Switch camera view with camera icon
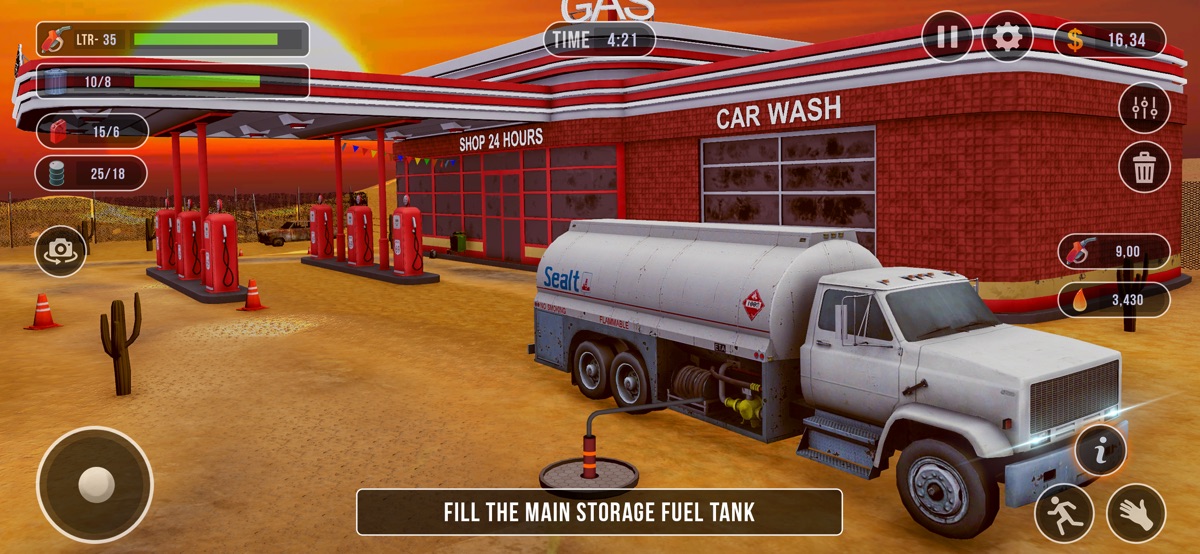 coord(61,251)
